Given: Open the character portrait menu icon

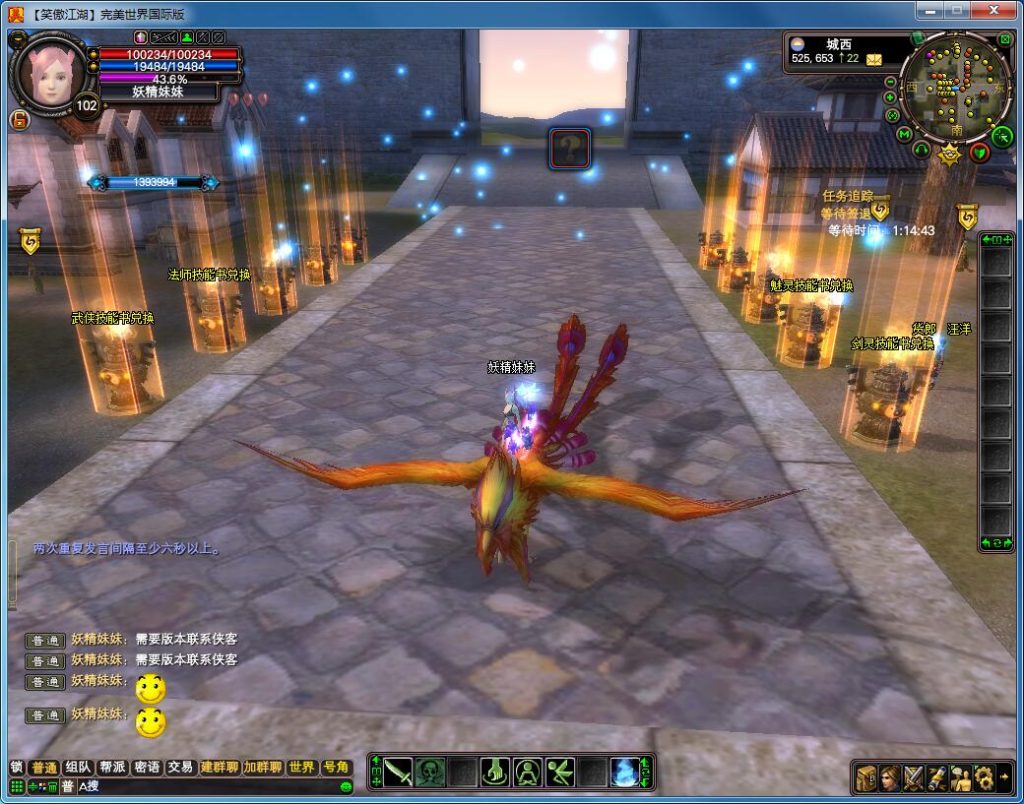Looking at the screenshot, I should [x=889, y=777].
